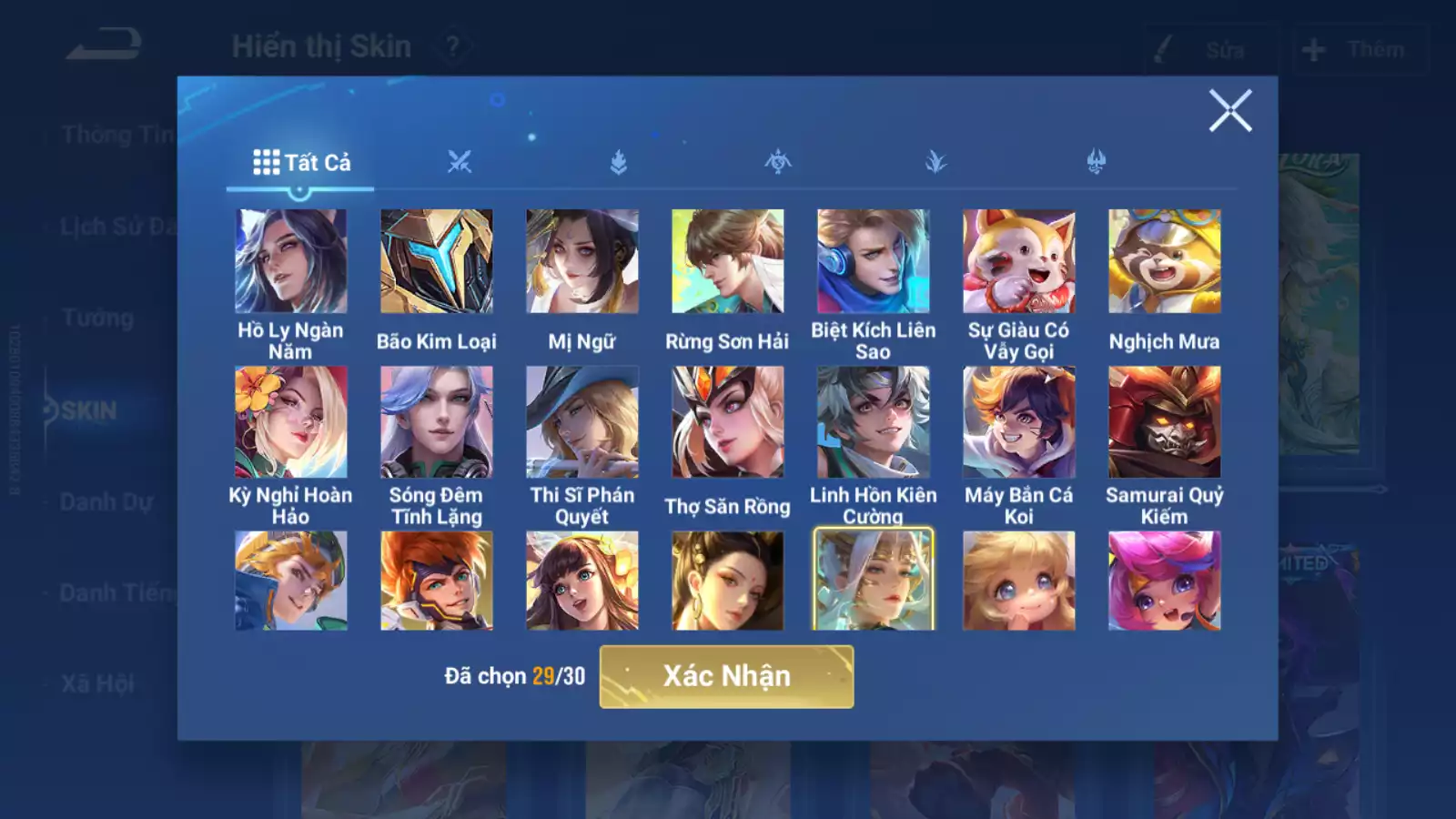Screen dimensions: 1456x819
Task: Select the Bão Kim Loại skin thumbnail
Action: click(x=436, y=261)
